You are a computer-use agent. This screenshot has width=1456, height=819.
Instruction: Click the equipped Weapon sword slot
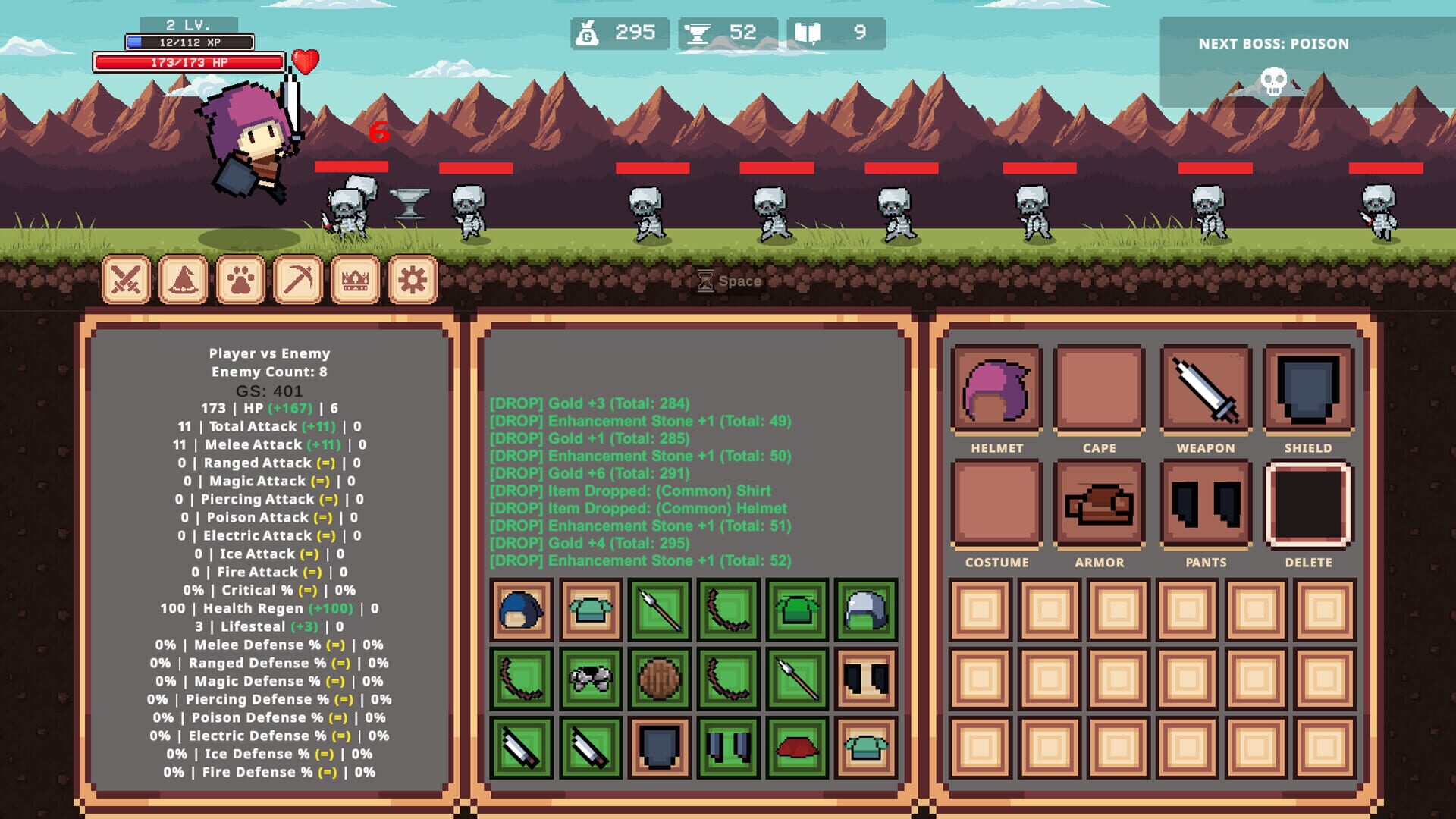pos(1204,388)
